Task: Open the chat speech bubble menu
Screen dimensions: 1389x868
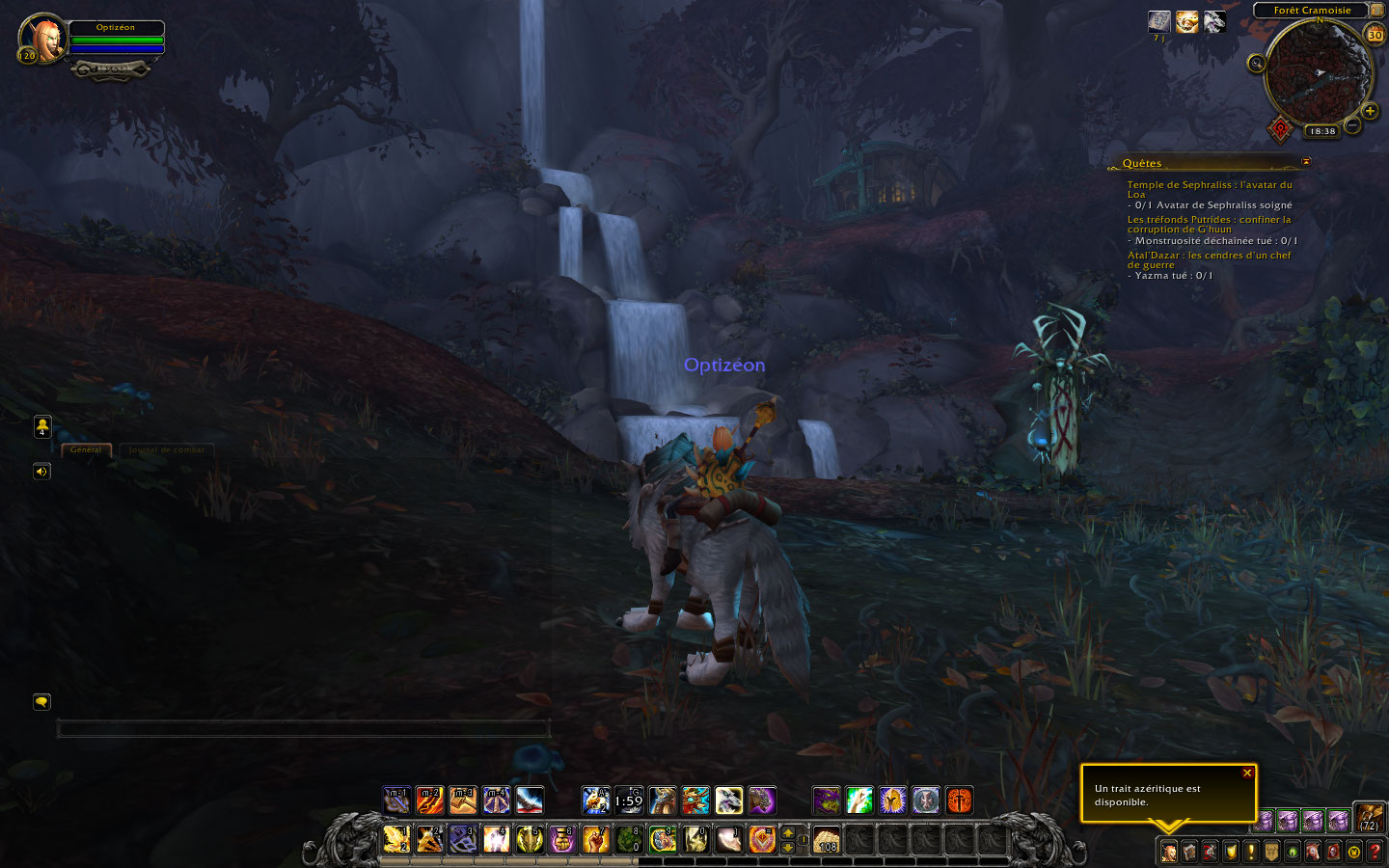Action: coord(41,702)
